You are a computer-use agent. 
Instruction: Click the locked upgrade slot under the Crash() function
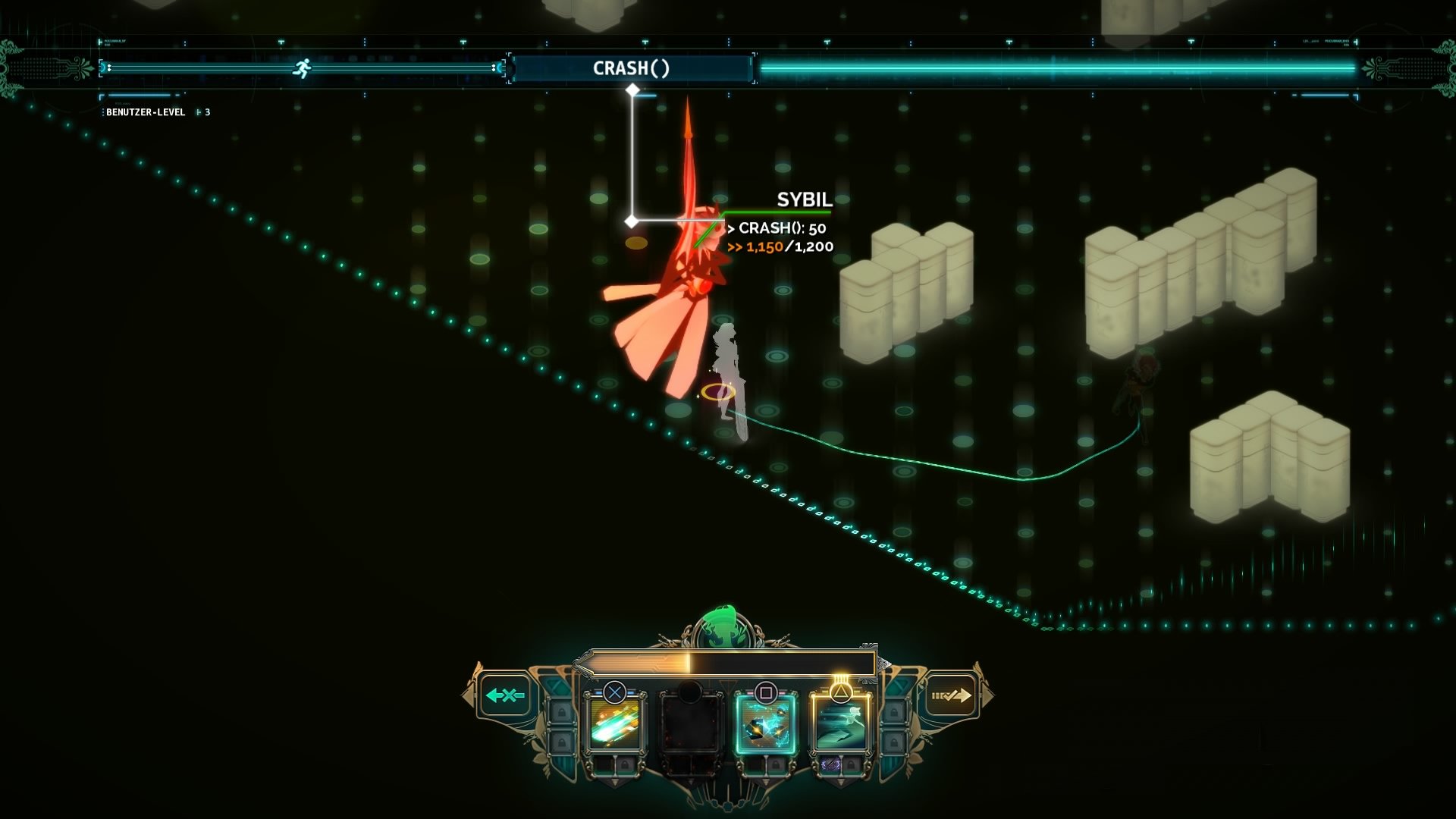tap(626, 766)
